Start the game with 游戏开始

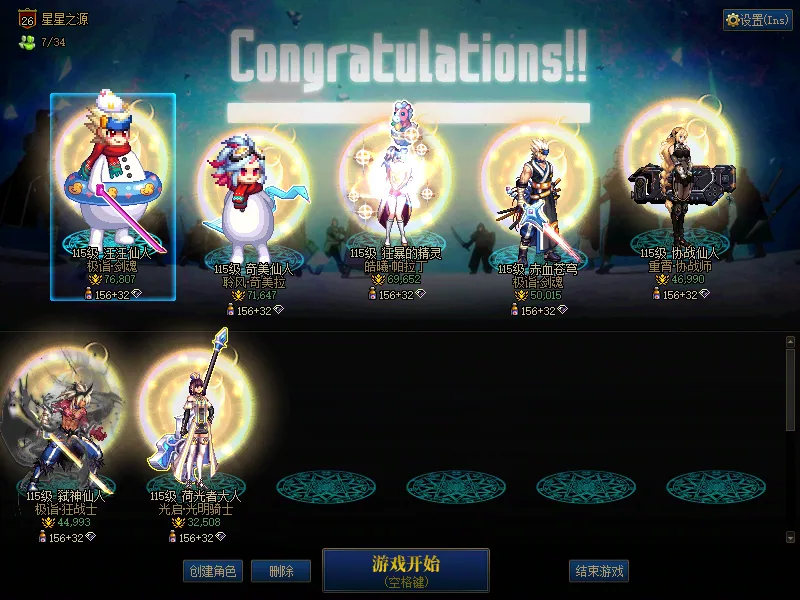tap(405, 569)
